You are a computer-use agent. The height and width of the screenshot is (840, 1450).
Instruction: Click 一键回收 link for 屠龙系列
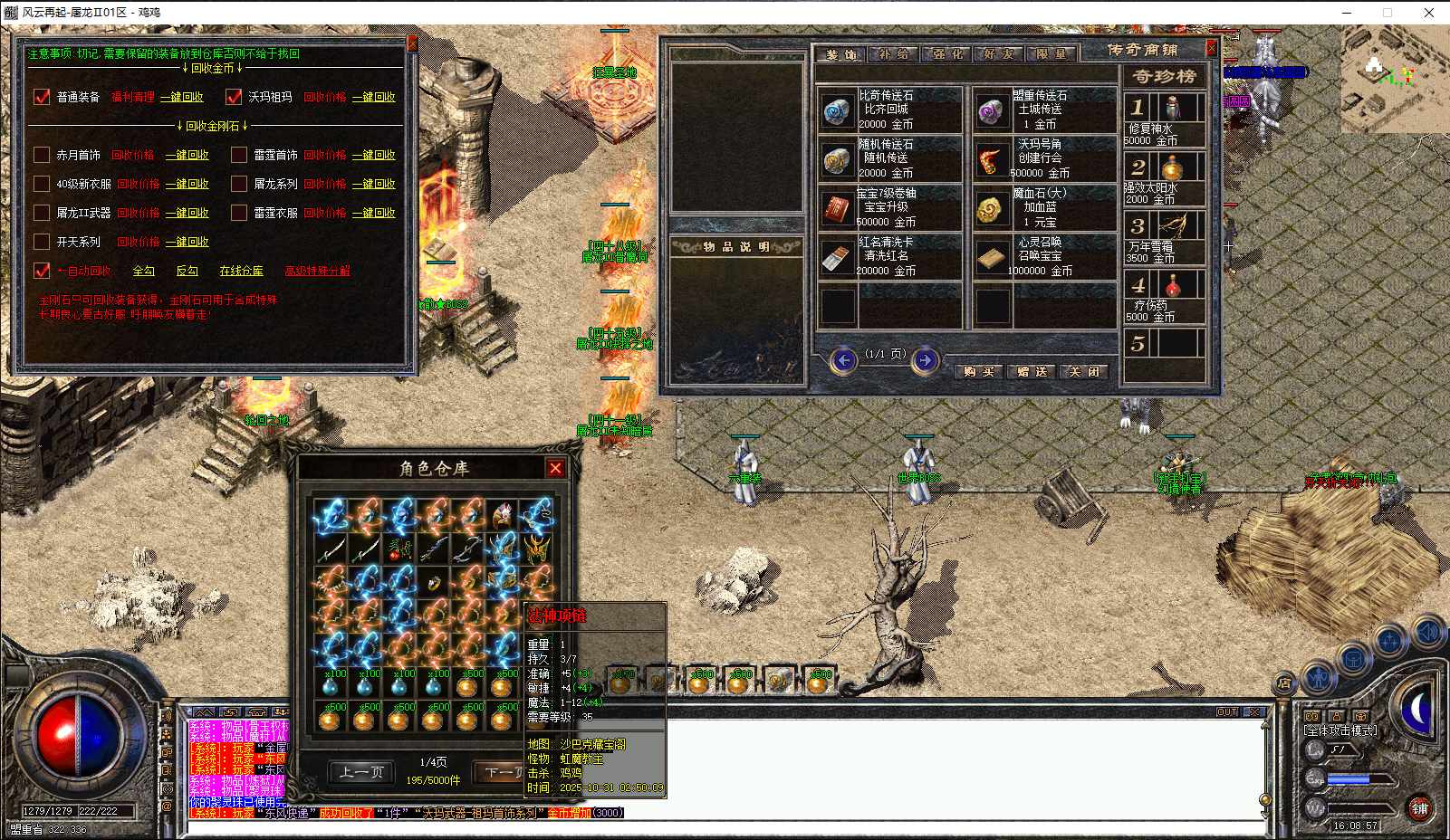pyautogui.click(x=374, y=184)
